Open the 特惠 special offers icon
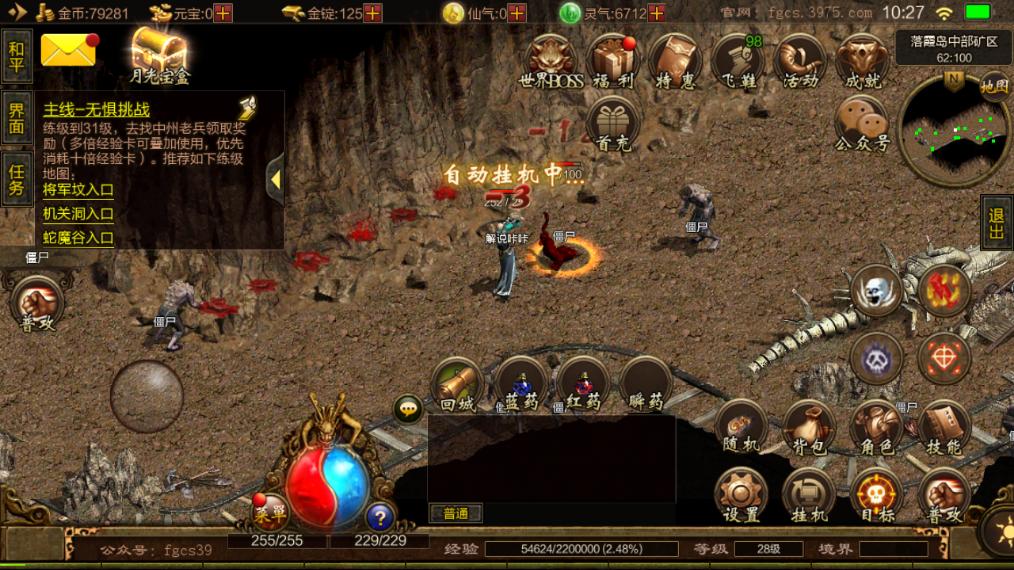Screen dimensions: 1014x570 point(675,60)
